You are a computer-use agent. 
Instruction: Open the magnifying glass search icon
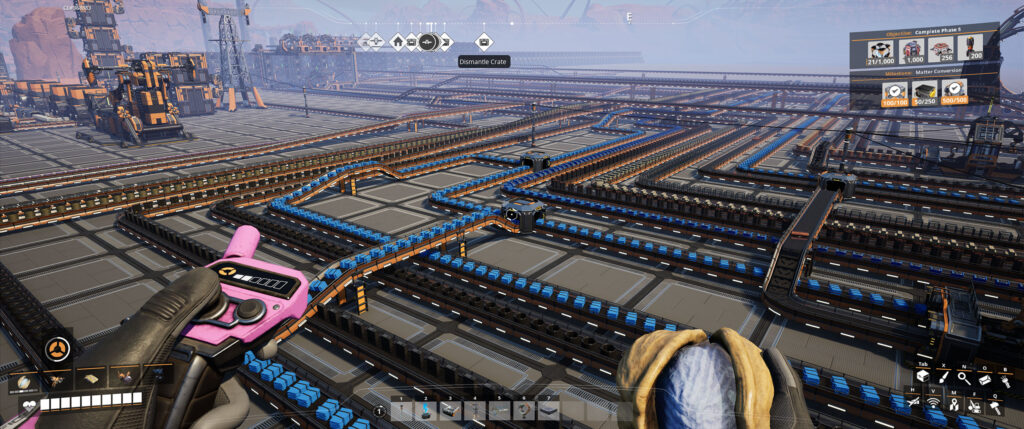[963, 377]
